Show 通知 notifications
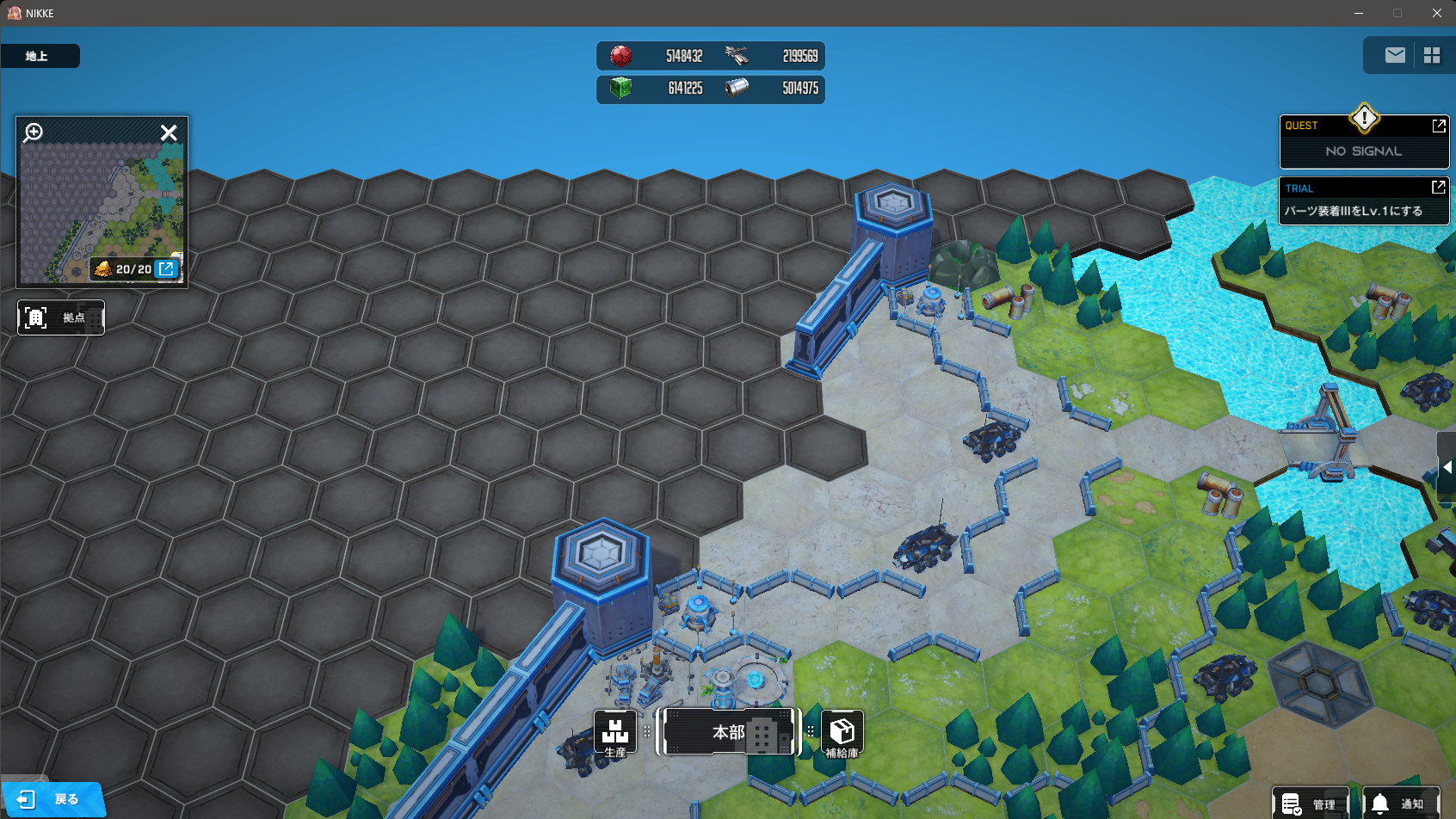The width and height of the screenshot is (1456, 819). (x=1400, y=804)
